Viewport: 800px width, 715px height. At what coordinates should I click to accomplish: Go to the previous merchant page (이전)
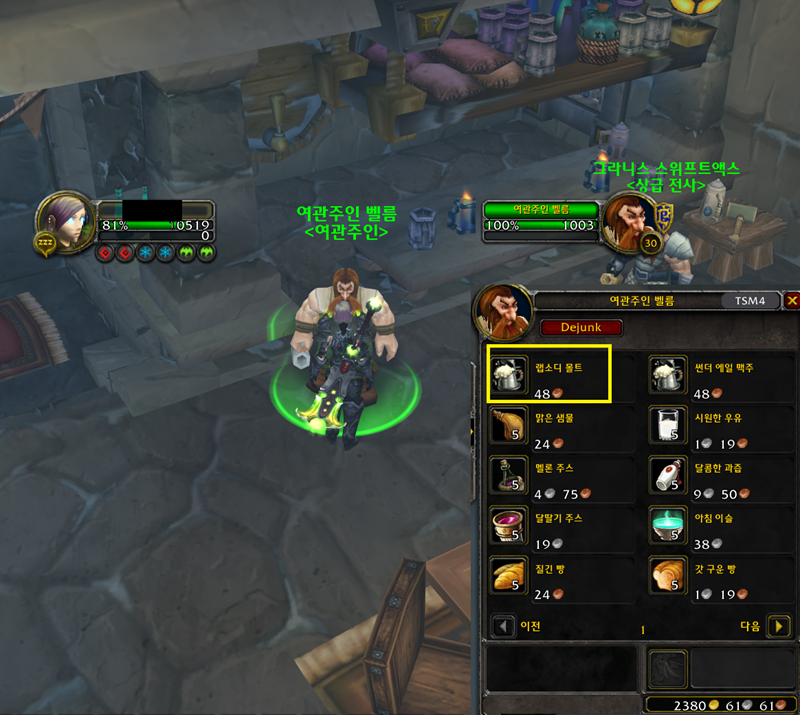coord(504,627)
